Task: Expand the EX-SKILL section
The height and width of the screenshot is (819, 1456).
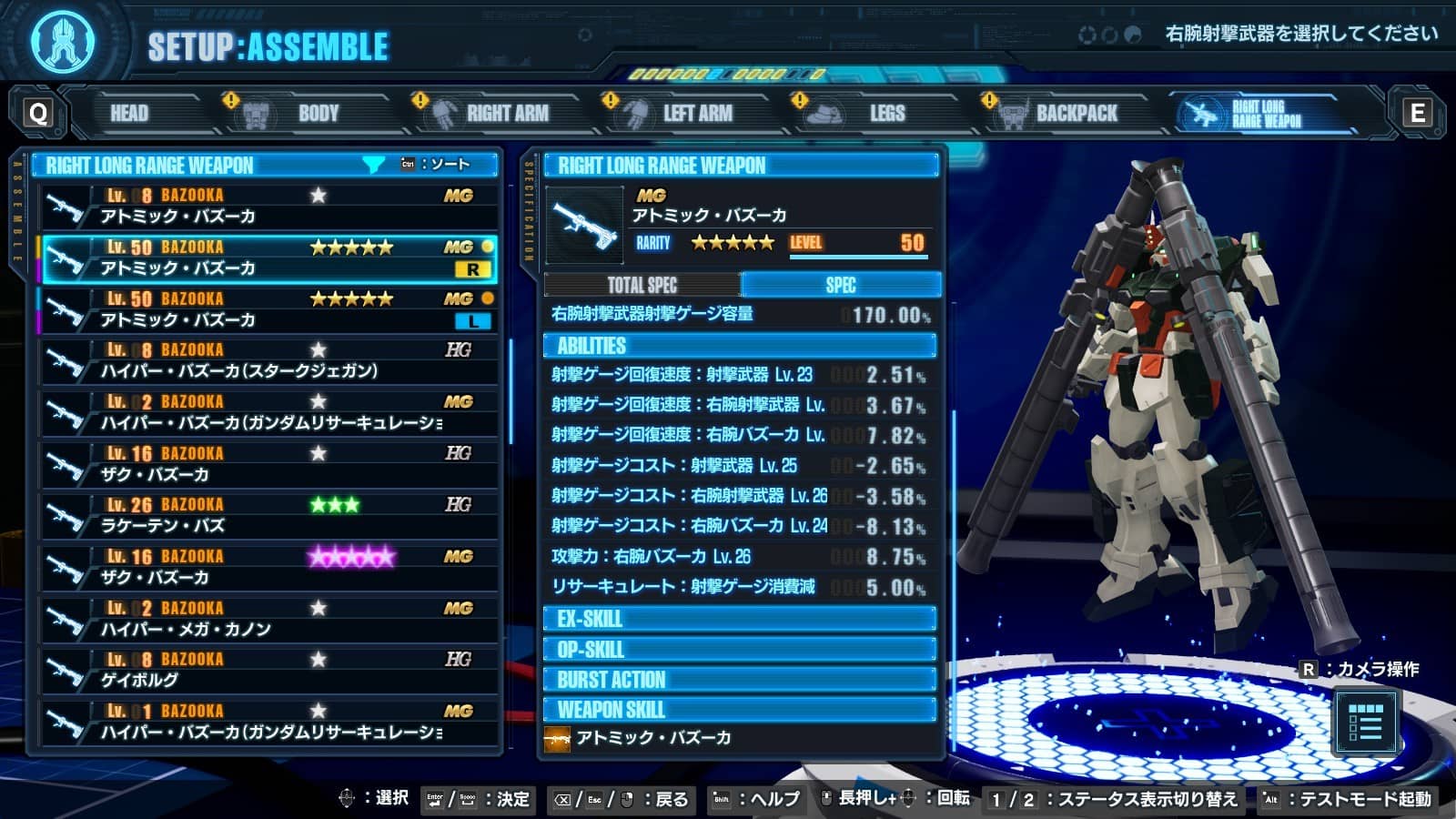Action: coord(737,620)
